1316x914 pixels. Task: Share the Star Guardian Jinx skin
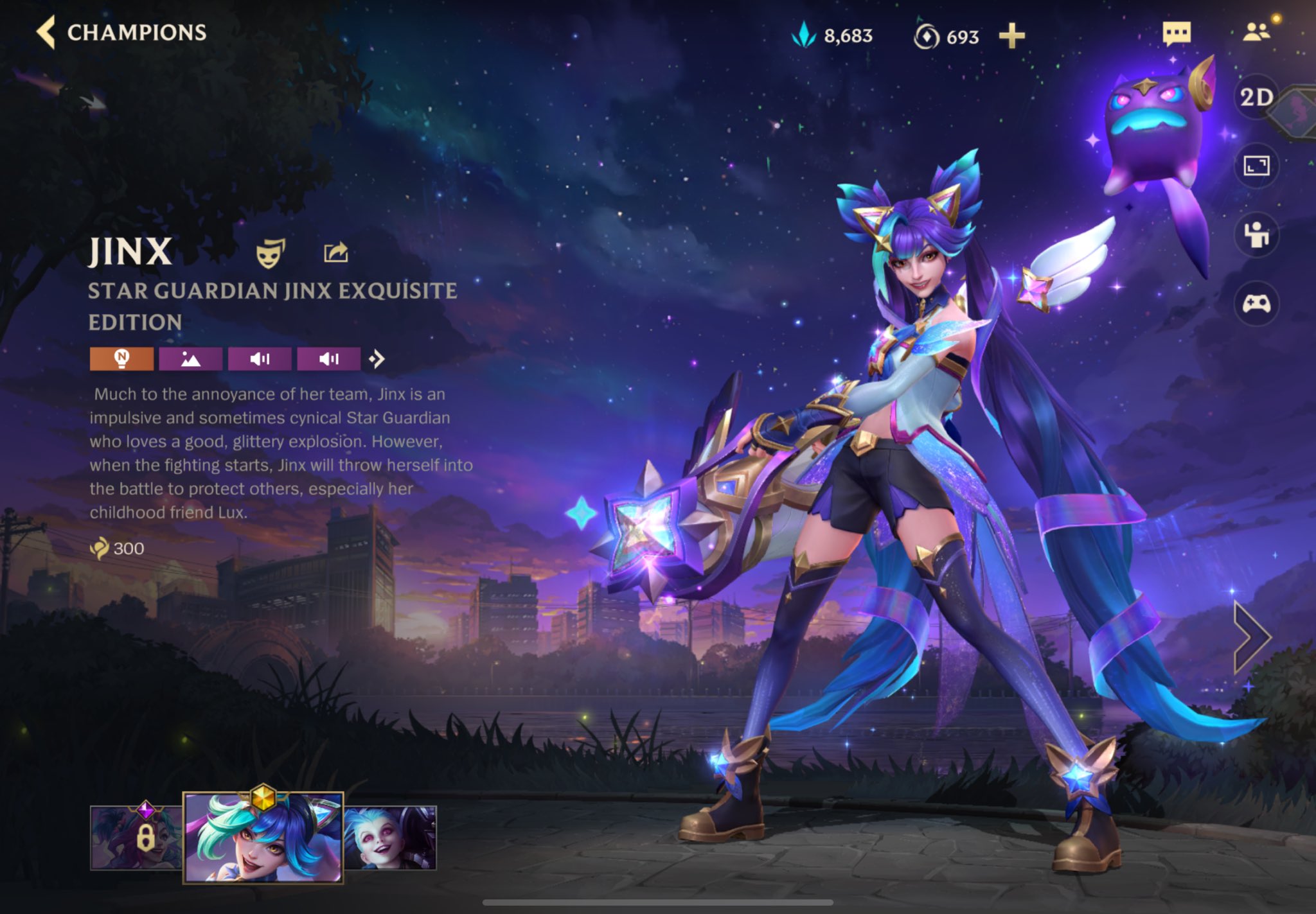[x=335, y=252]
